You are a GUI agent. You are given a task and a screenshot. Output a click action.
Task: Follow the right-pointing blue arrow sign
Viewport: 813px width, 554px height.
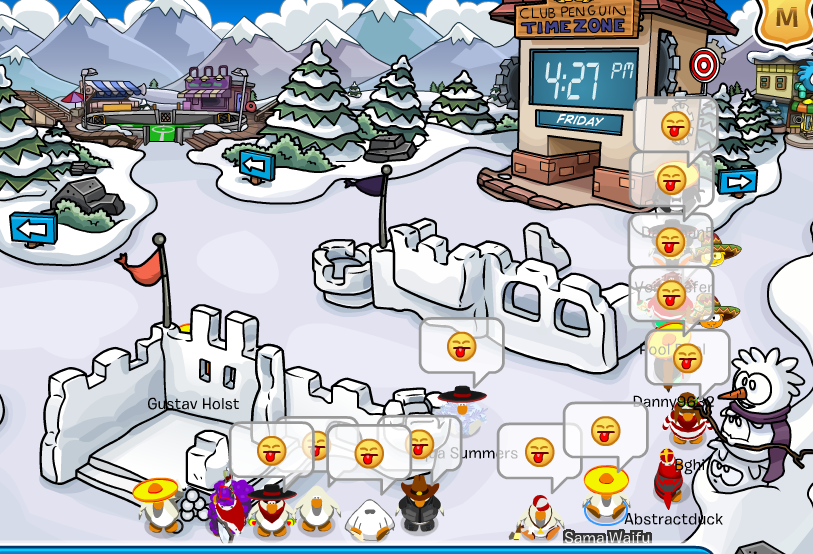coord(738,182)
